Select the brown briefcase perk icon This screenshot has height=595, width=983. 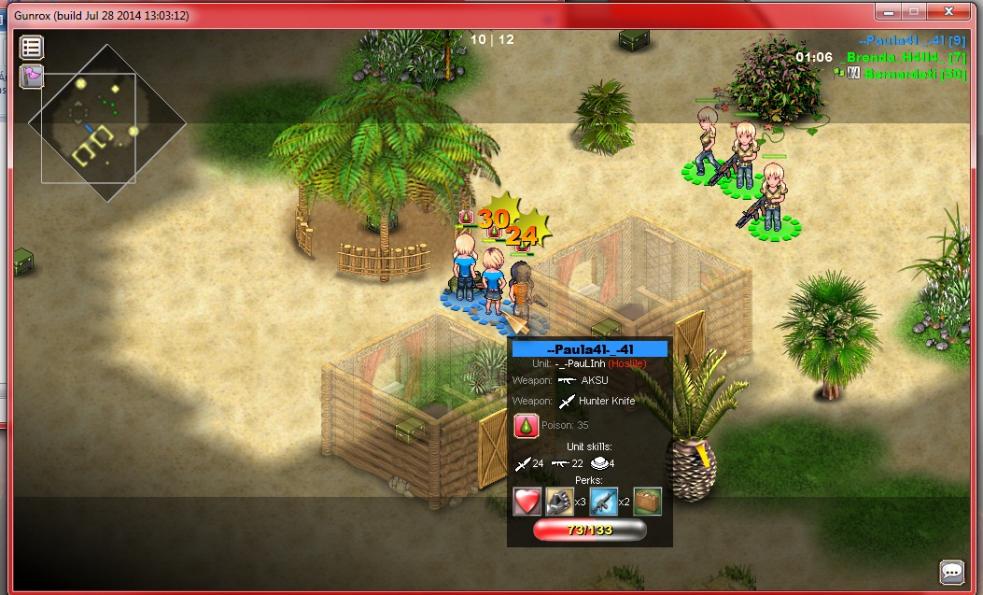[x=647, y=501]
